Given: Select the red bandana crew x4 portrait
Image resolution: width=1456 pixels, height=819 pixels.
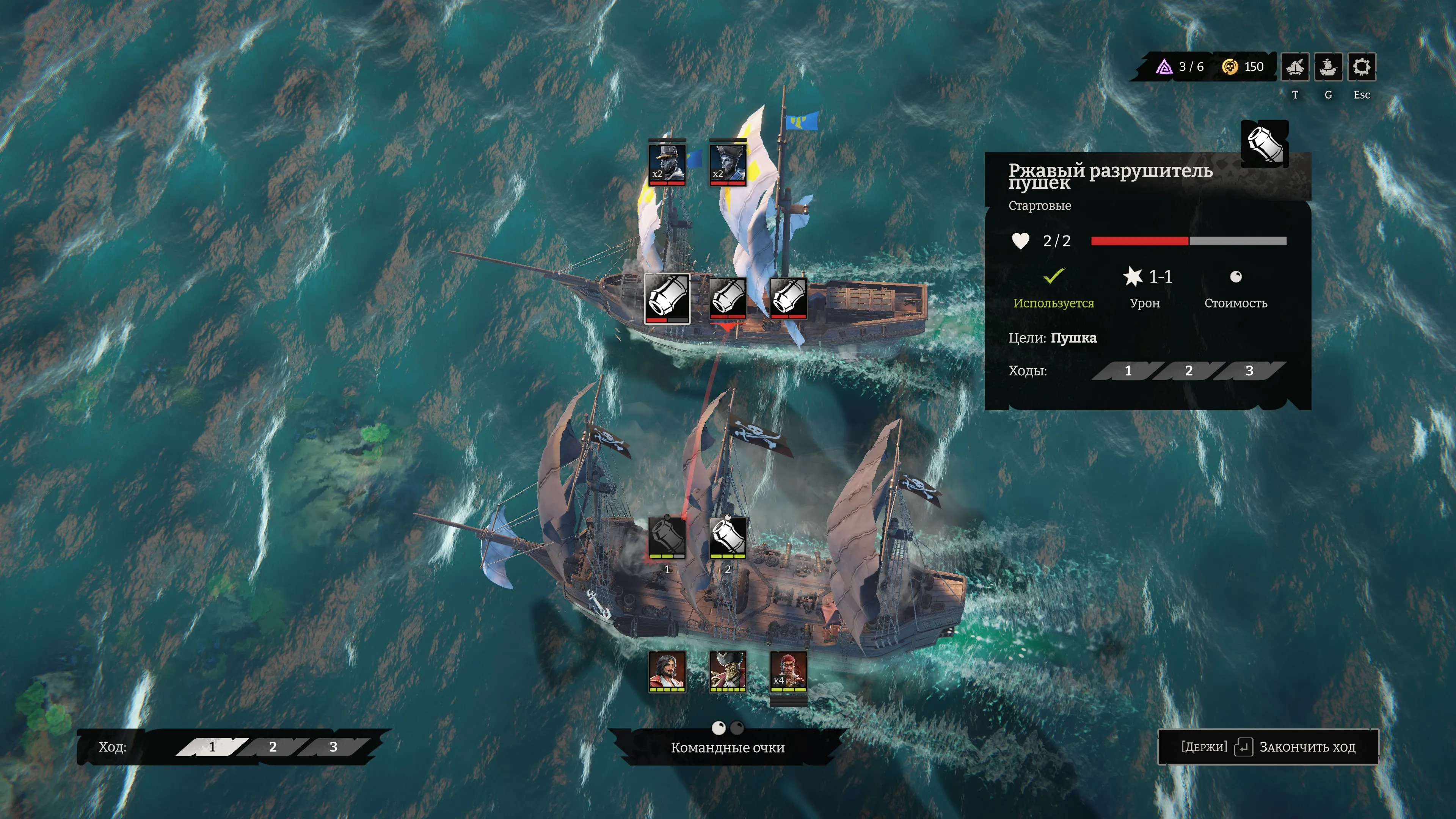Looking at the screenshot, I should [x=788, y=671].
